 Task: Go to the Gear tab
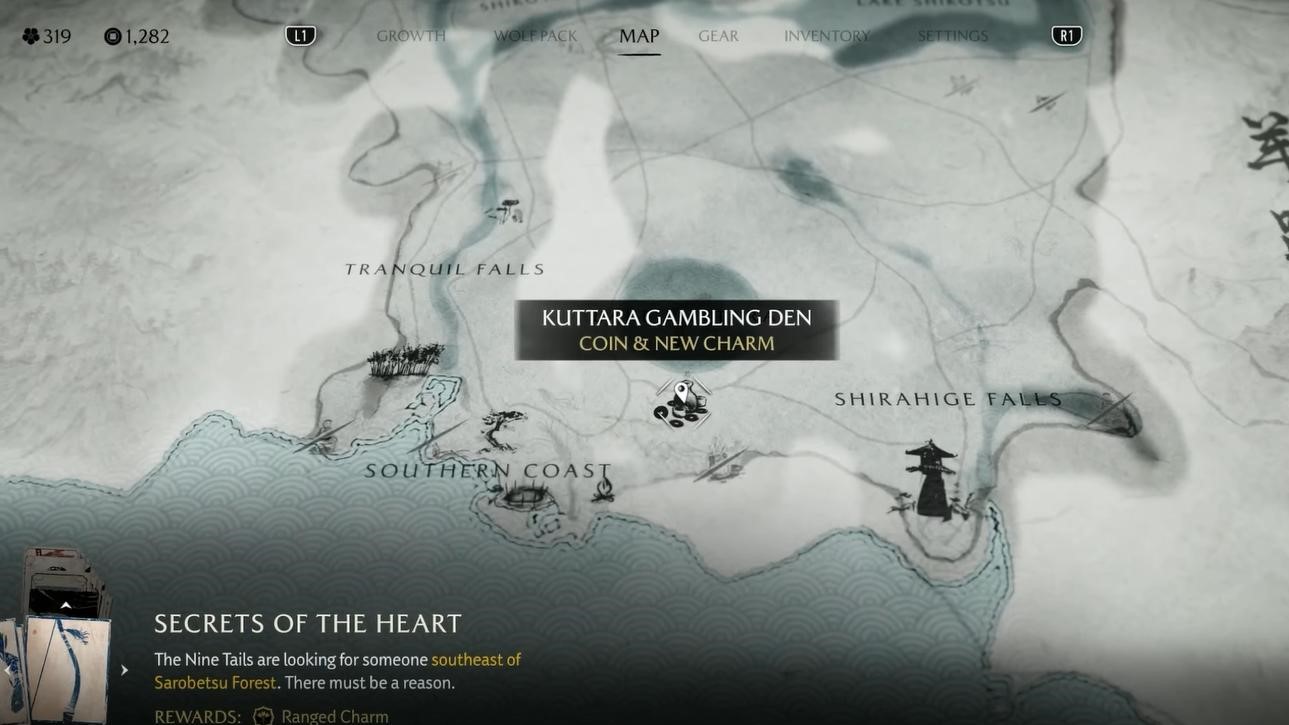point(718,36)
